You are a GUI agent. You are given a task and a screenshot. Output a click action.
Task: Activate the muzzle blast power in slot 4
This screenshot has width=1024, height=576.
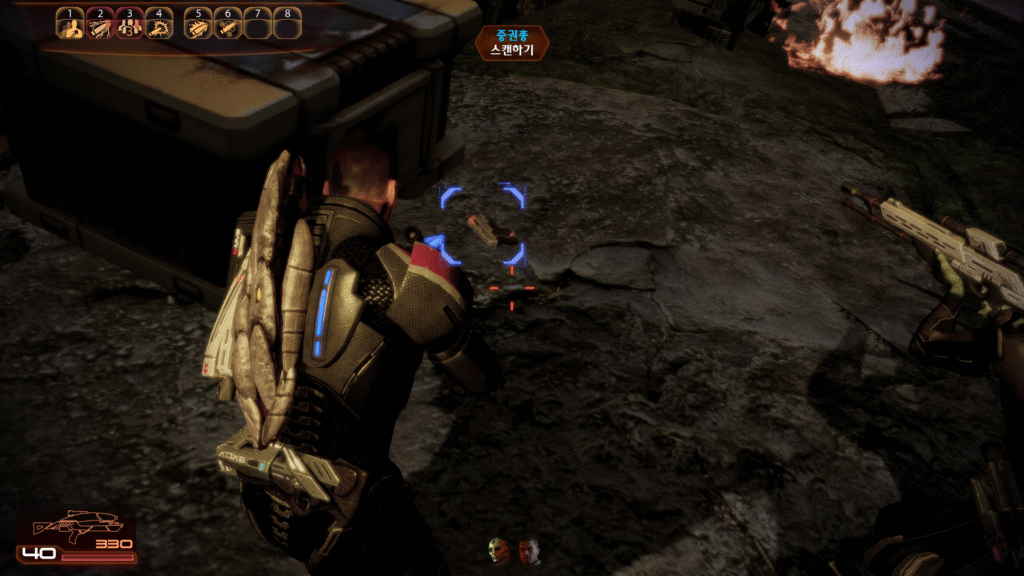coord(158,25)
